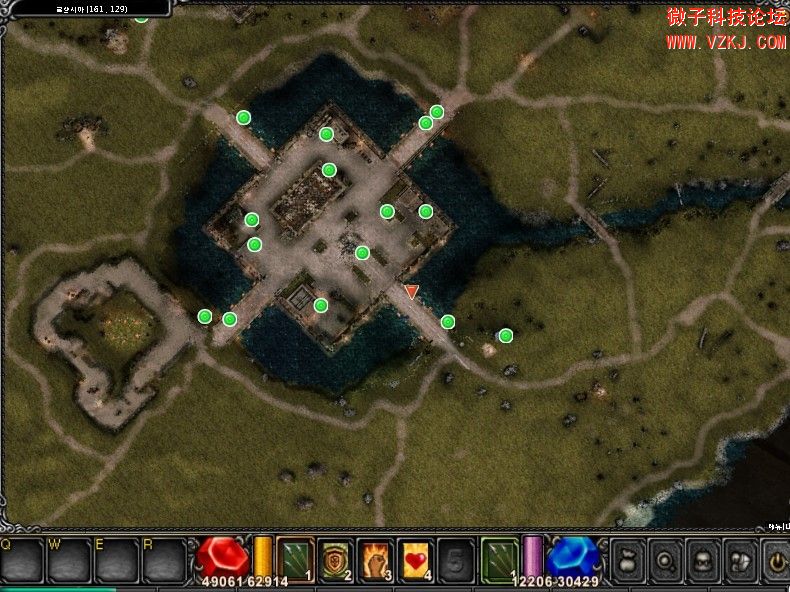
Task: Select the empty E quick slot
Action: tap(118, 560)
